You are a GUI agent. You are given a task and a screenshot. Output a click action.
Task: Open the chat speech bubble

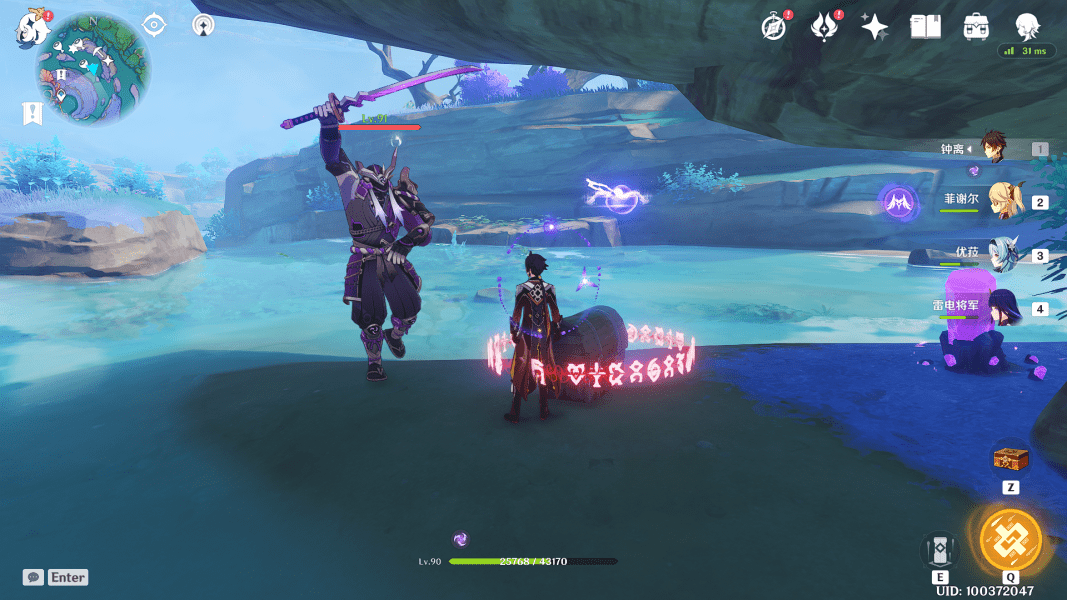point(34,577)
